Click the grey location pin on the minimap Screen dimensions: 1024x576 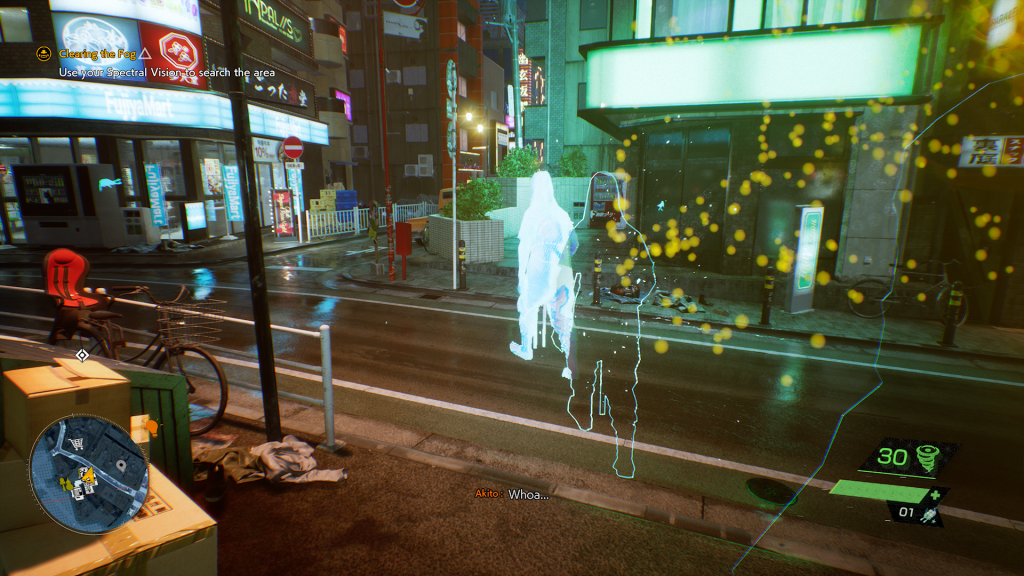point(120,465)
